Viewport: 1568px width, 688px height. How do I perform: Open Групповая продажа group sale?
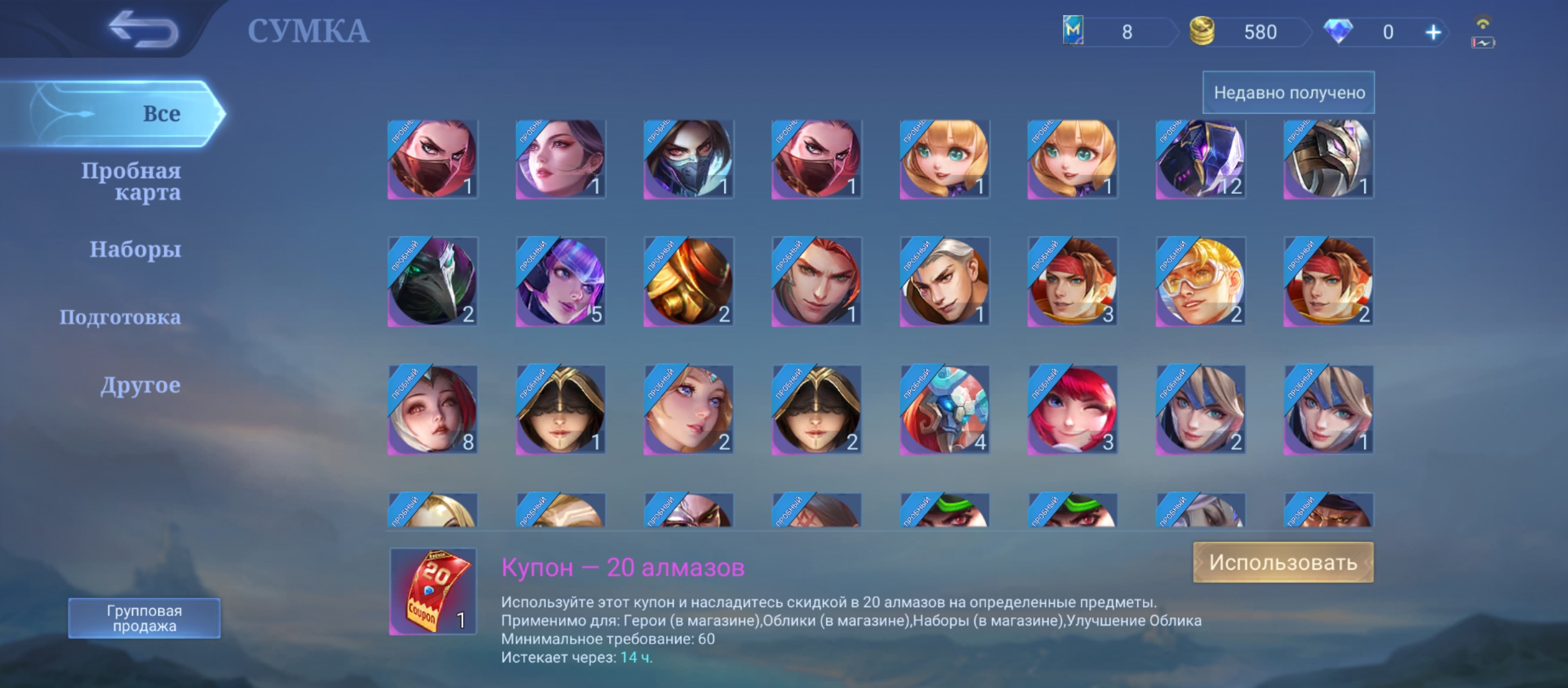pos(144,618)
